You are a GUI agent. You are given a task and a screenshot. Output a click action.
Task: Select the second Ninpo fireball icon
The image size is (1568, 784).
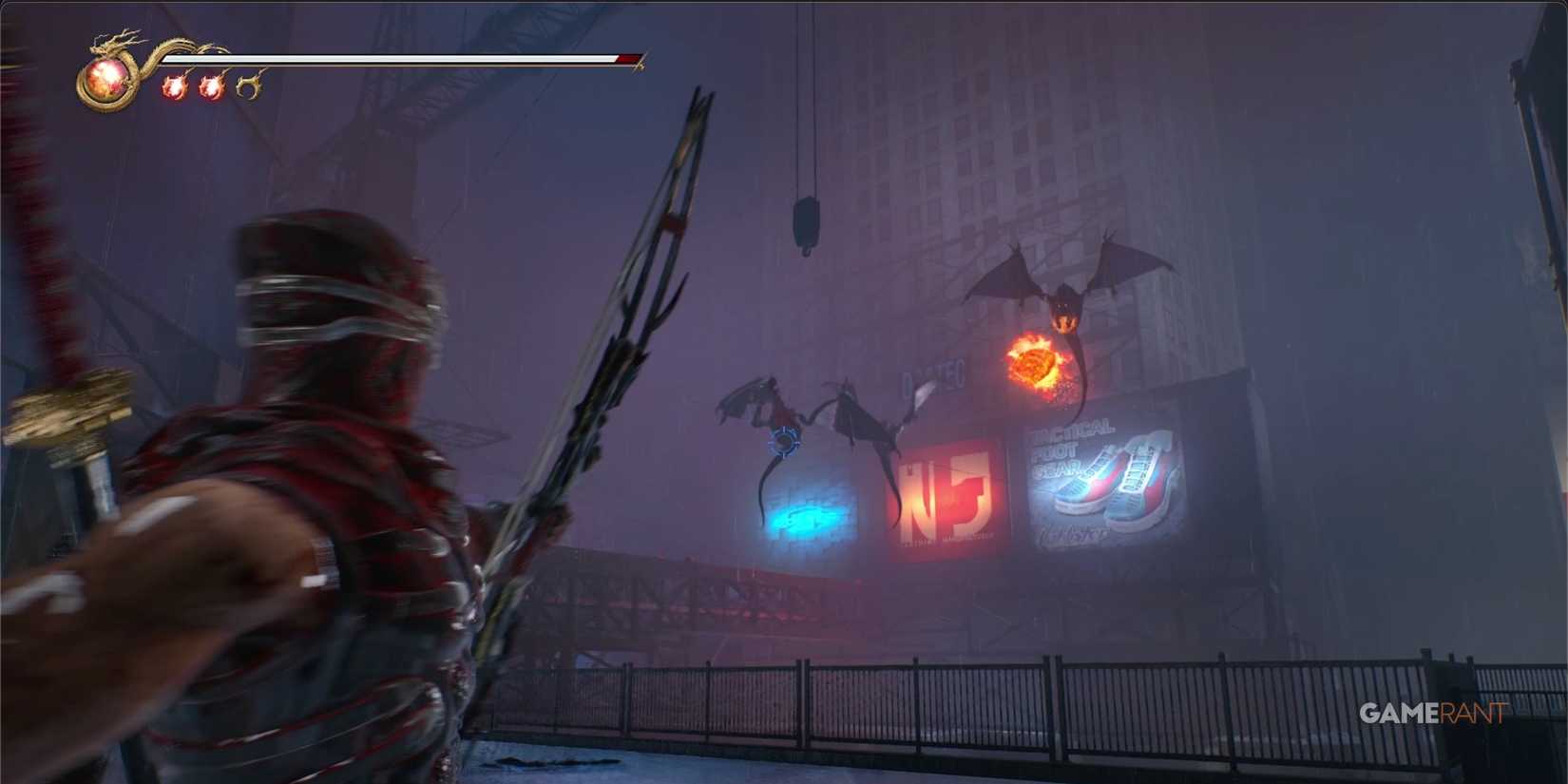(x=208, y=87)
